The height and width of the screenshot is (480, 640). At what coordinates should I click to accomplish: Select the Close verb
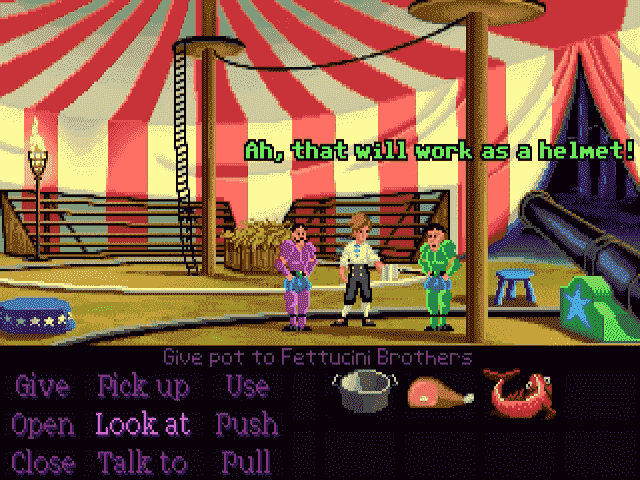point(43,462)
